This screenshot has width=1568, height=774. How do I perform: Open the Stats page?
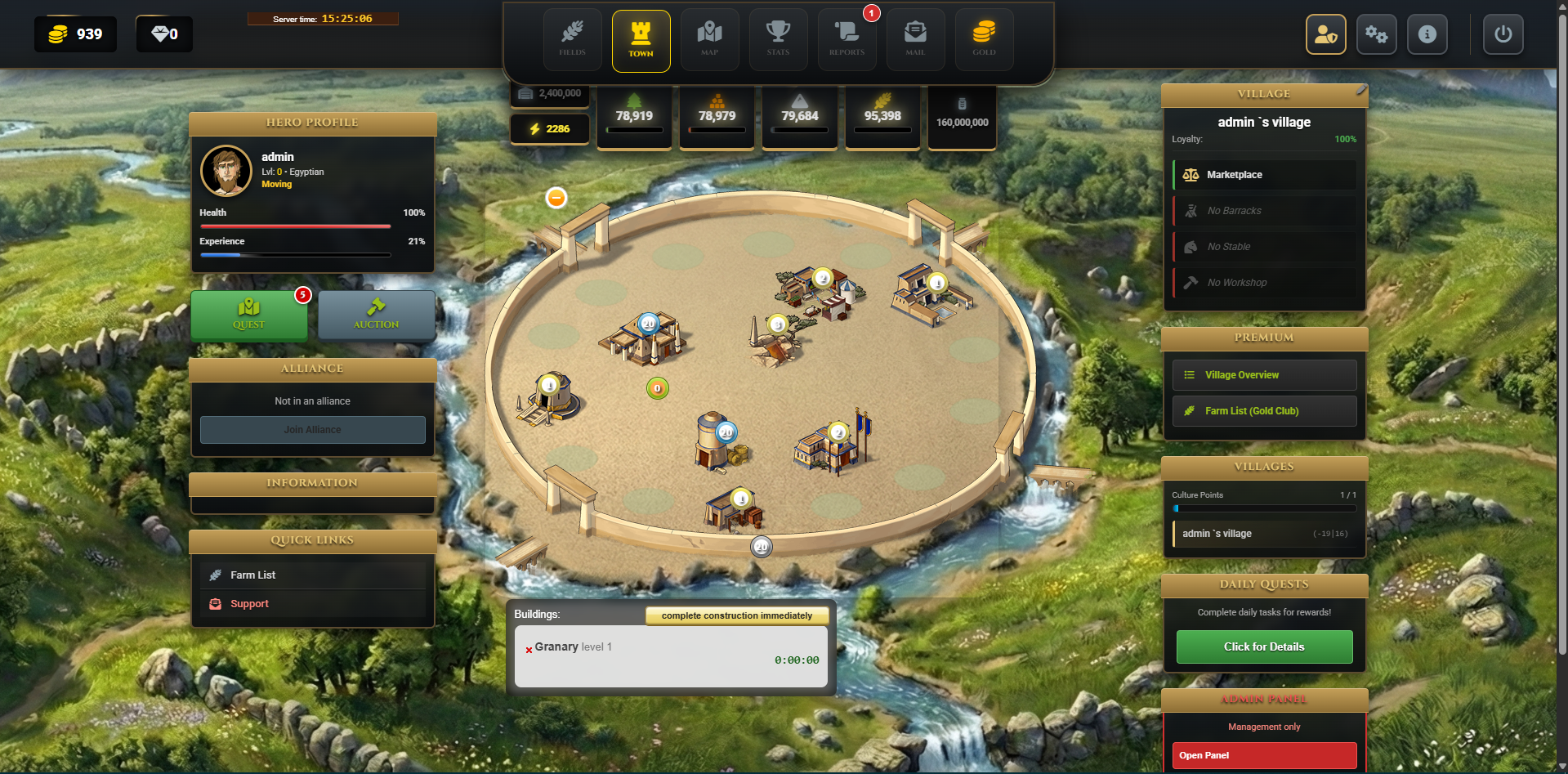[778, 39]
